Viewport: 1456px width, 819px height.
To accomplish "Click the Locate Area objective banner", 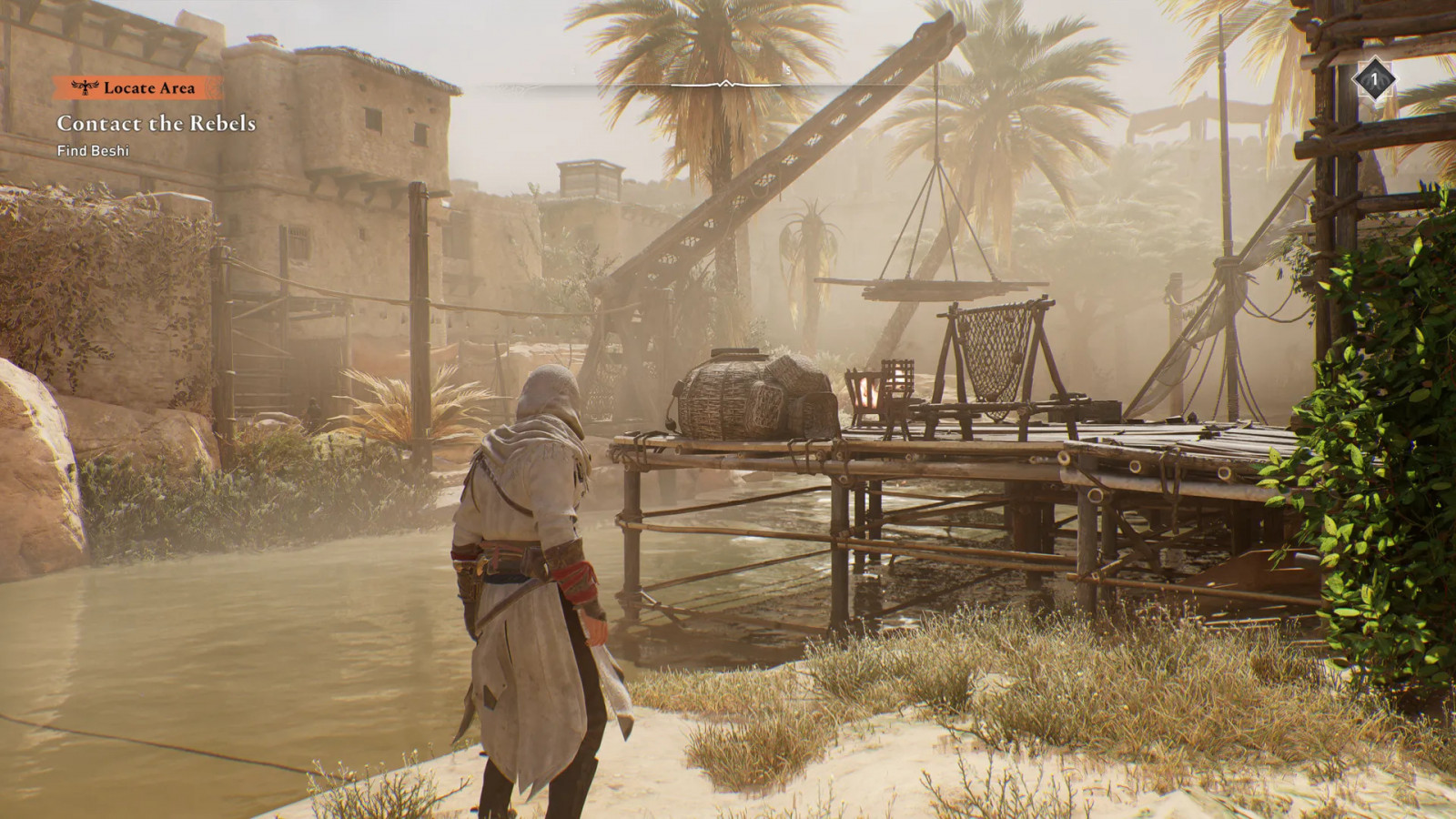I will point(138,87).
